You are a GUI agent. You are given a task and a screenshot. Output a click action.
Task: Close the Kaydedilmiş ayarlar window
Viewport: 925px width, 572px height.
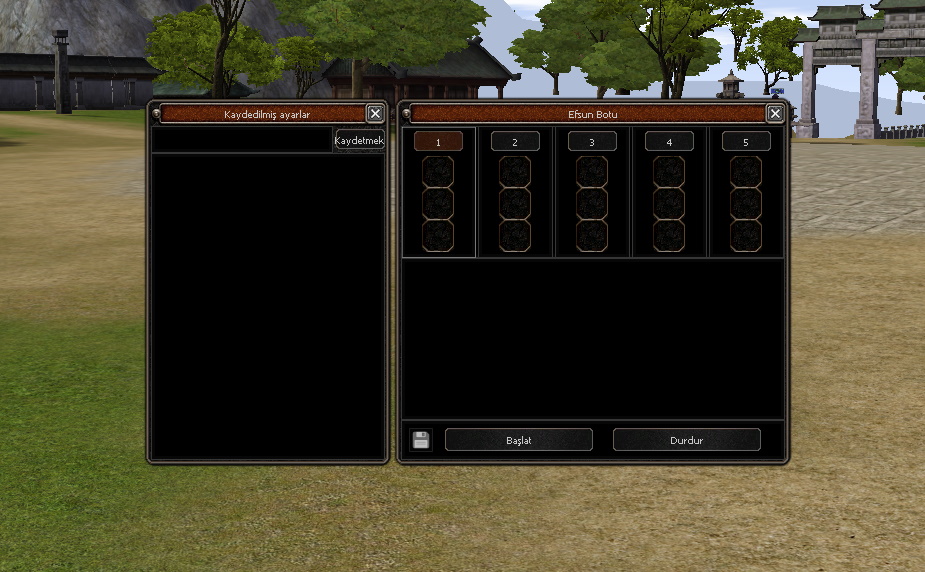(x=375, y=114)
